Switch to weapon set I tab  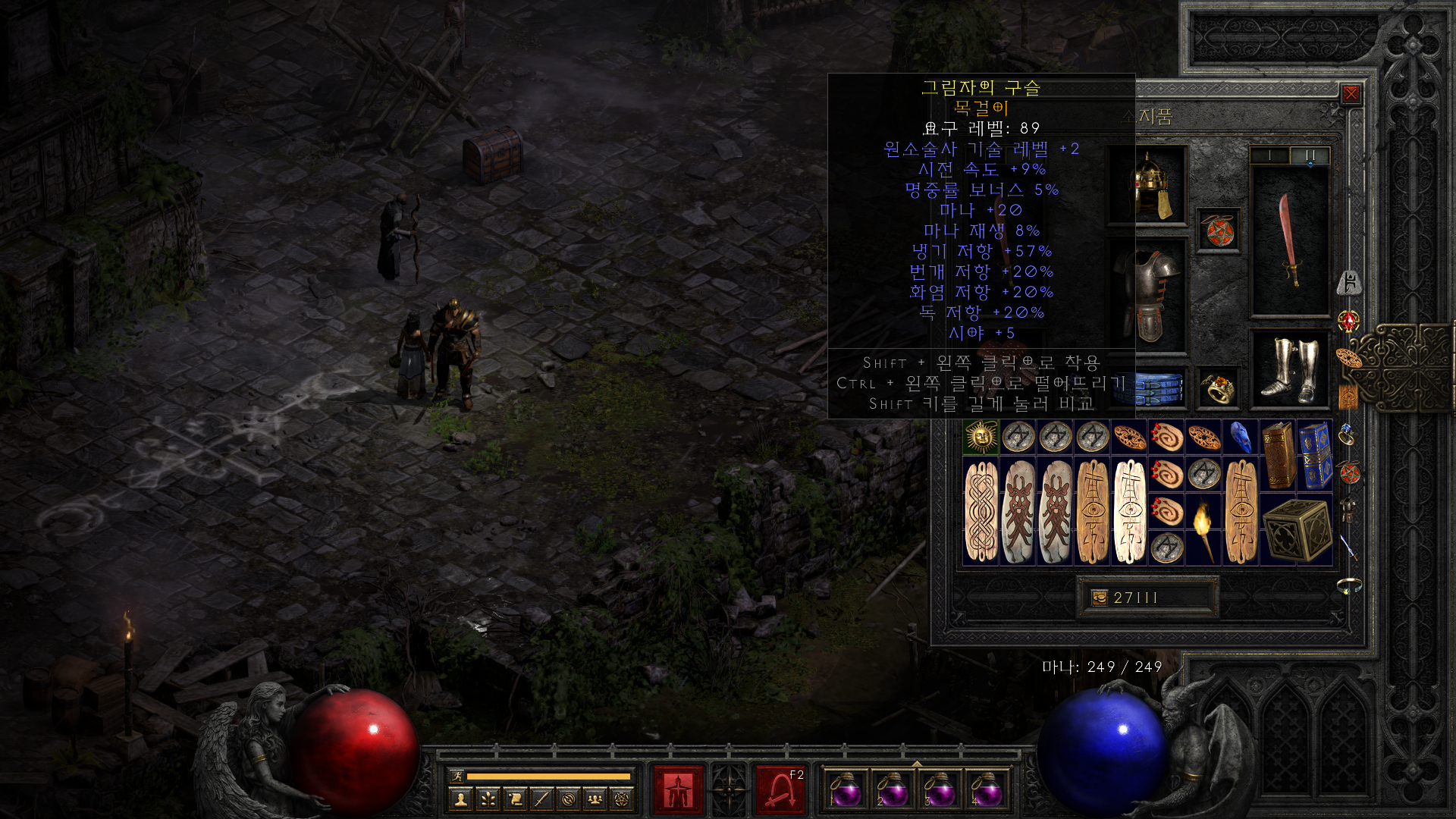click(x=1269, y=155)
